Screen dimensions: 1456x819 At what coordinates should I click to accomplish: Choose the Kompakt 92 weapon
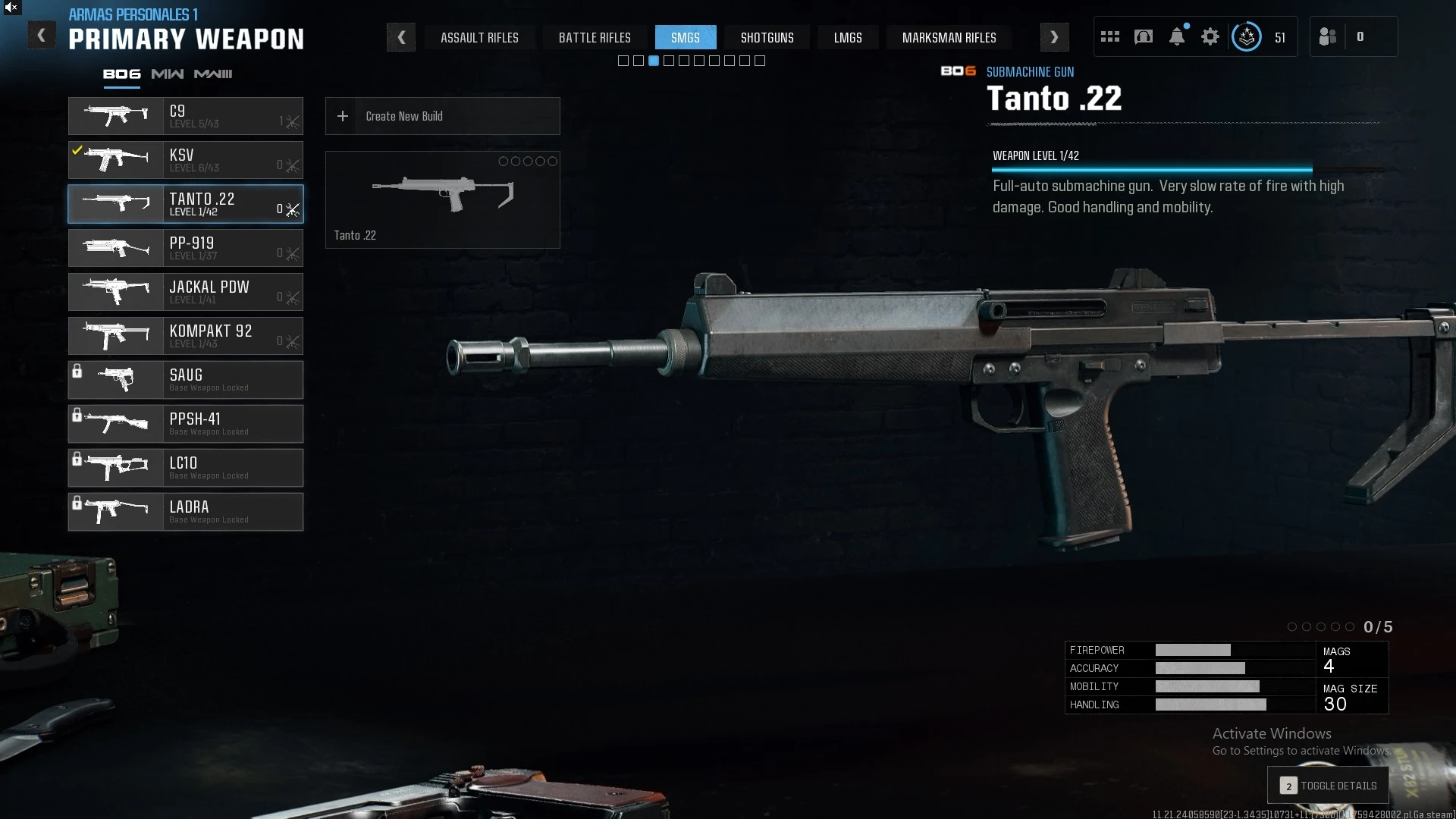click(186, 336)
